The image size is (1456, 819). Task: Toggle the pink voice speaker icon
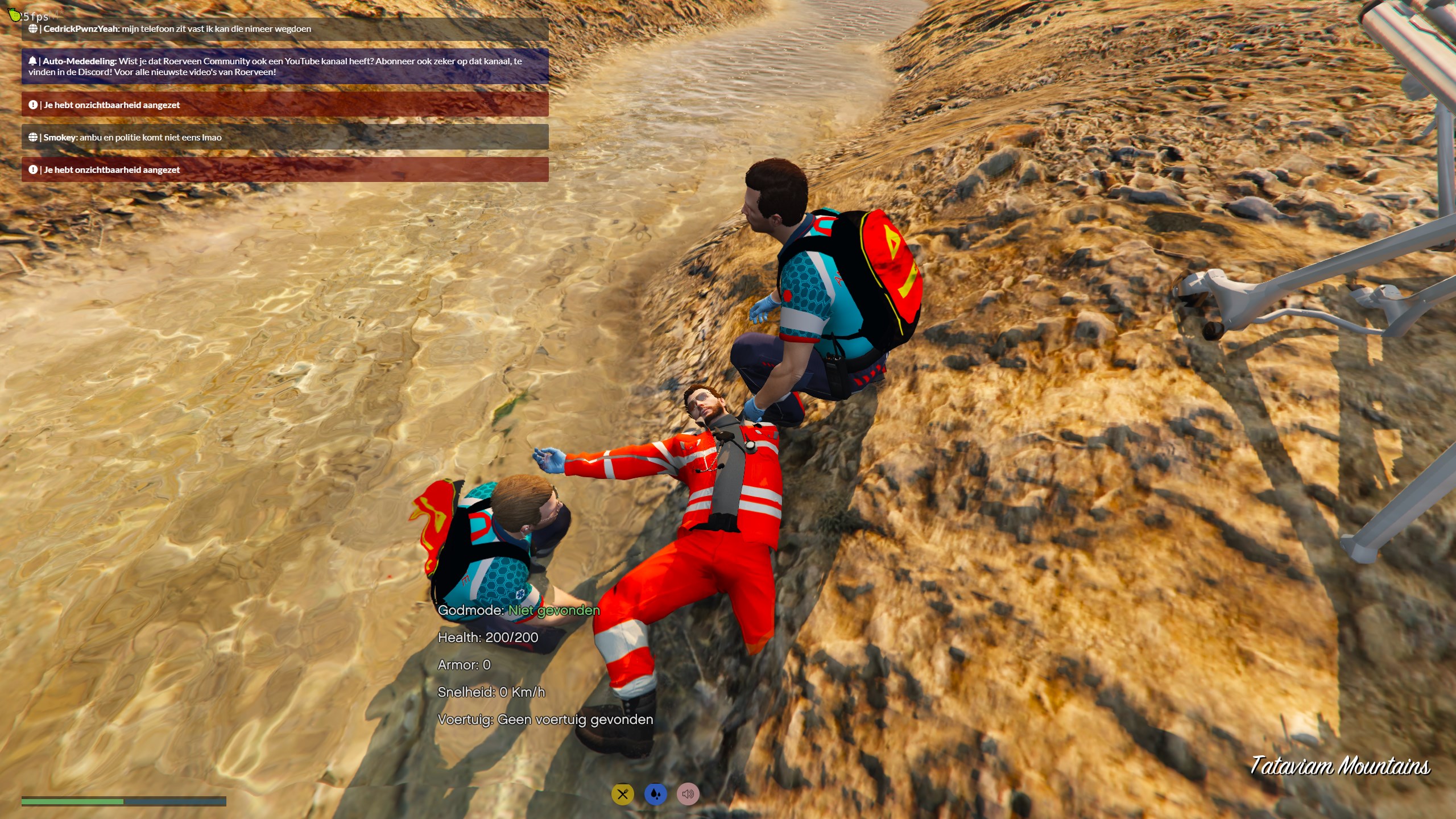pos(688,794)
